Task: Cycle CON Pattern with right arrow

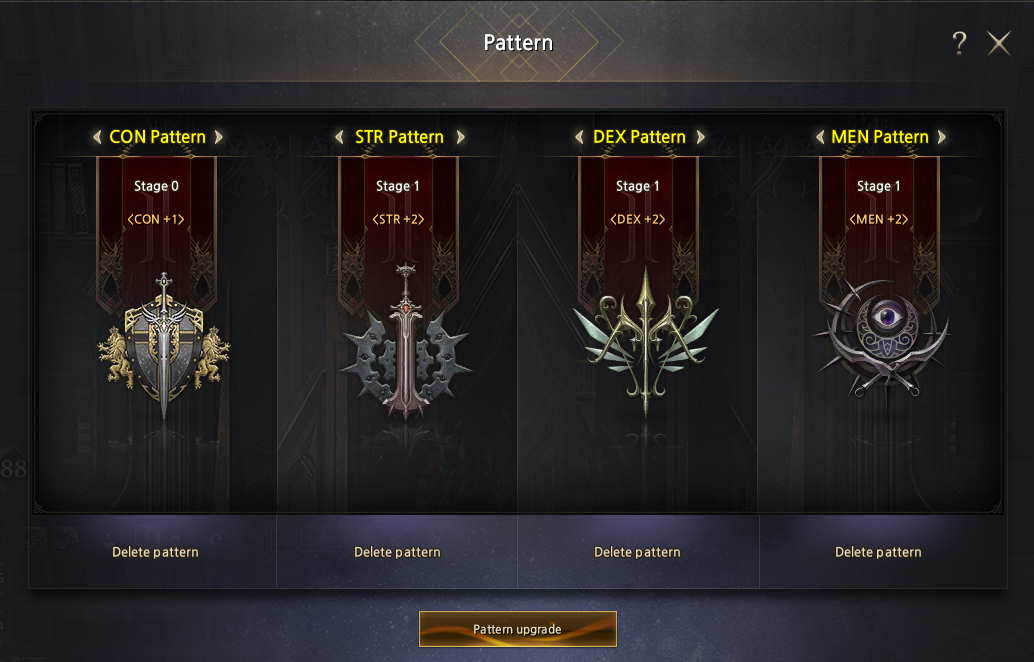Action: pos(218,137)
